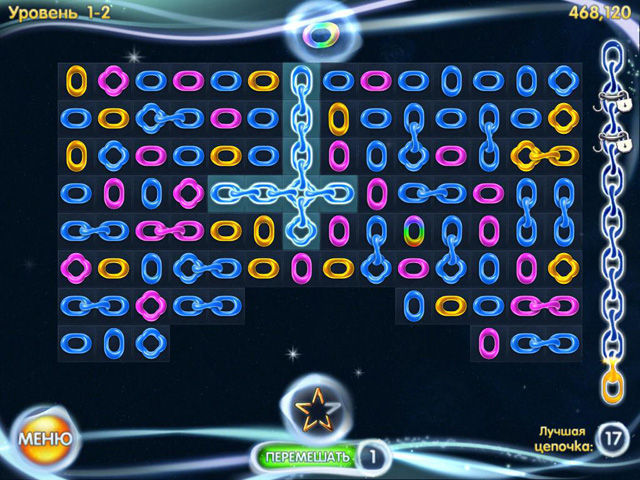
Task: Open the МЕНЮ button
Action: click(x=44, y=437)
